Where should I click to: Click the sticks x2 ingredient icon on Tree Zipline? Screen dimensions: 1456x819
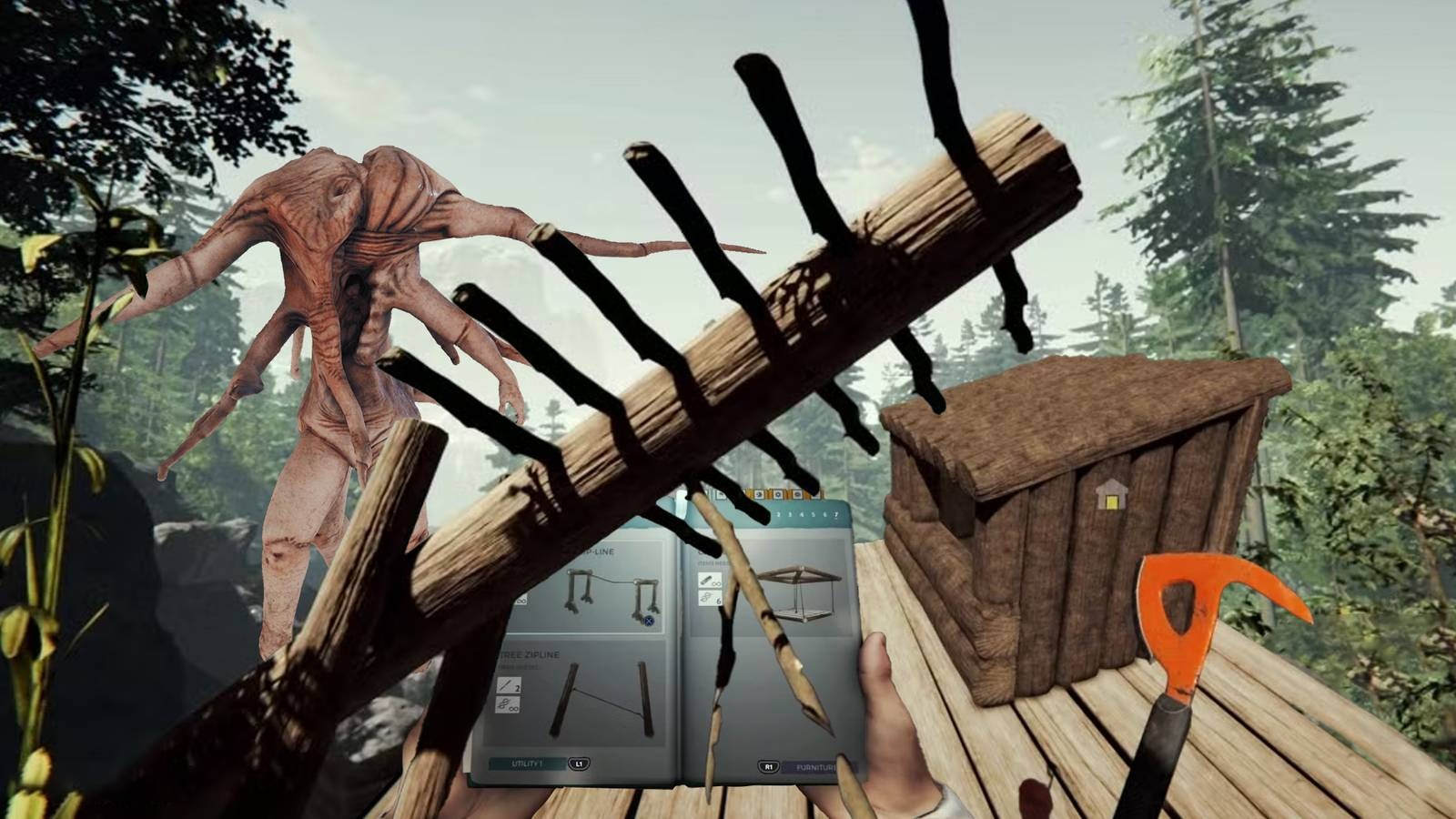(x=510, y=686)
